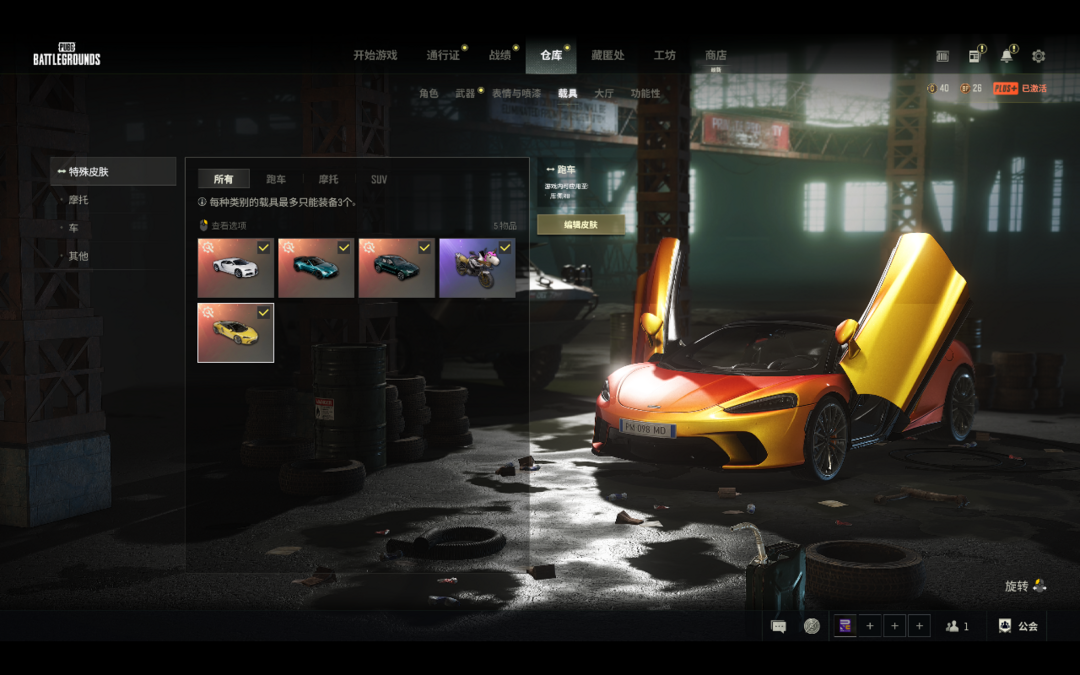Go to the 藏匿处 tab
This screenshot has height=675, width=1080.
click(x=607, y=56)
